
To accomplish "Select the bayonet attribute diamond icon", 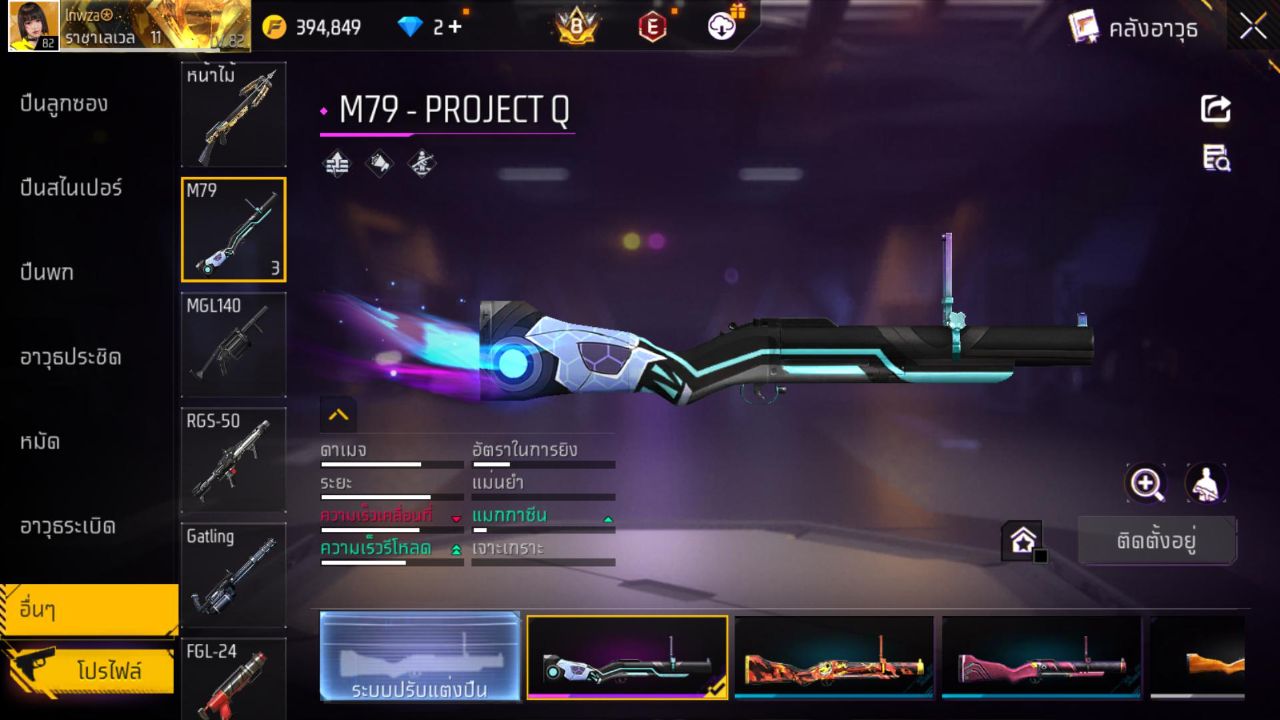I will coord(379,163).
